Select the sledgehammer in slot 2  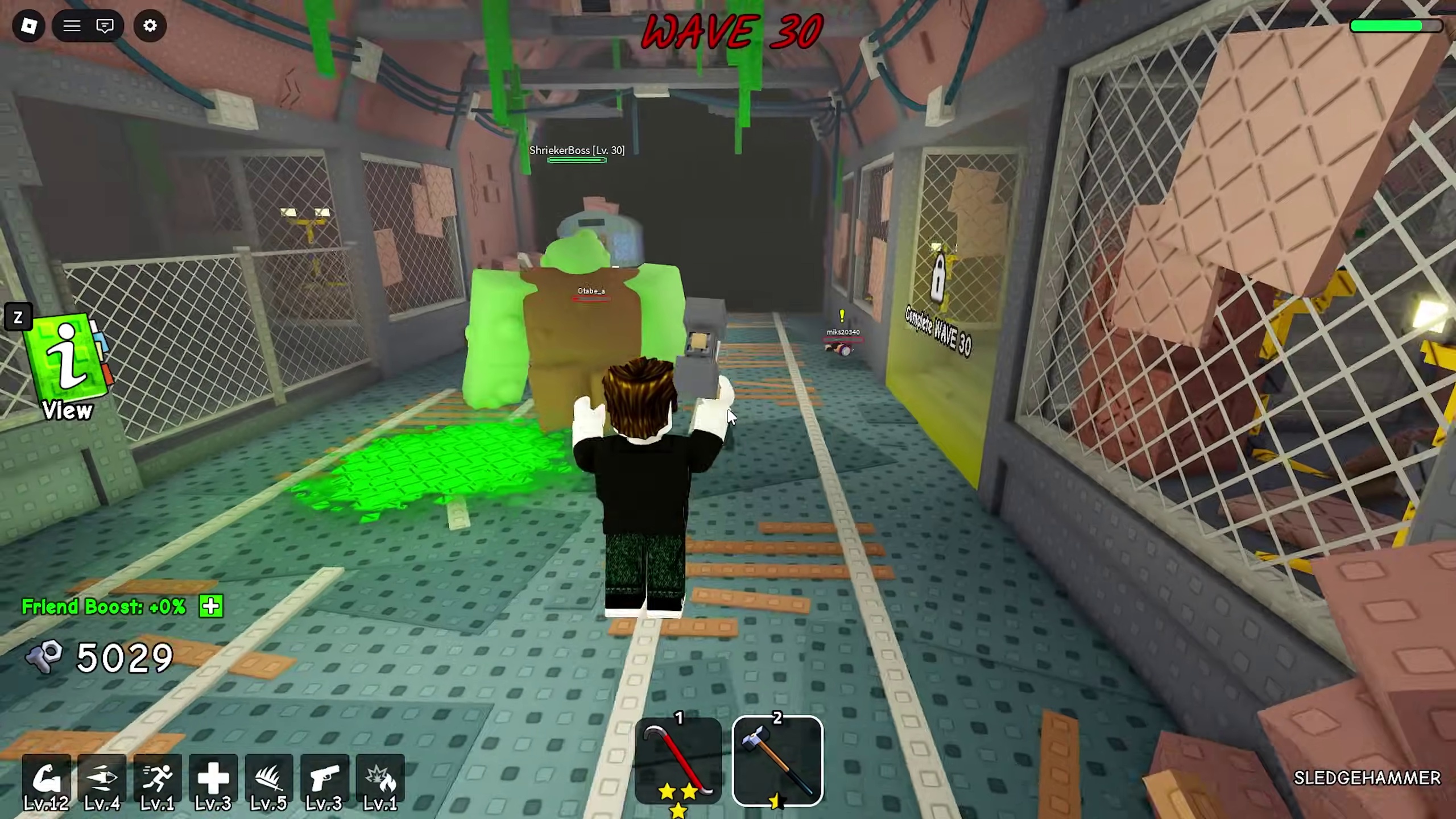[x=777, y=761]
